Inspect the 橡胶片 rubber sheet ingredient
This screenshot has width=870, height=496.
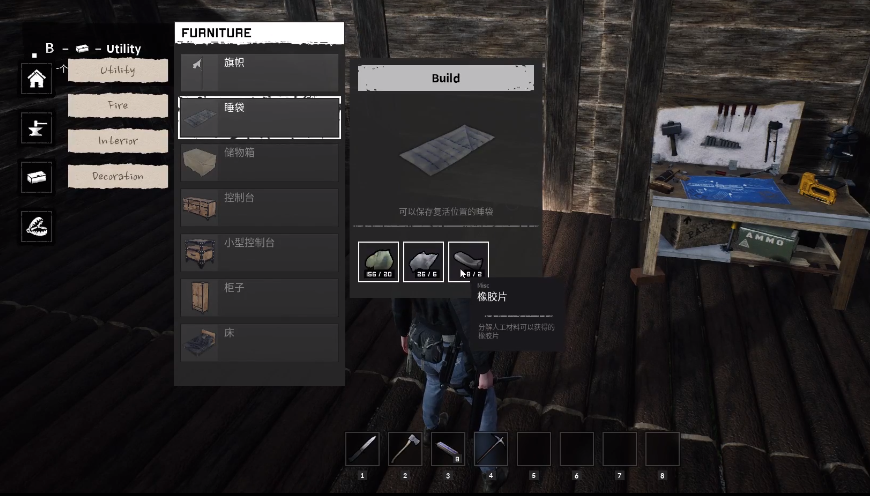468,262
